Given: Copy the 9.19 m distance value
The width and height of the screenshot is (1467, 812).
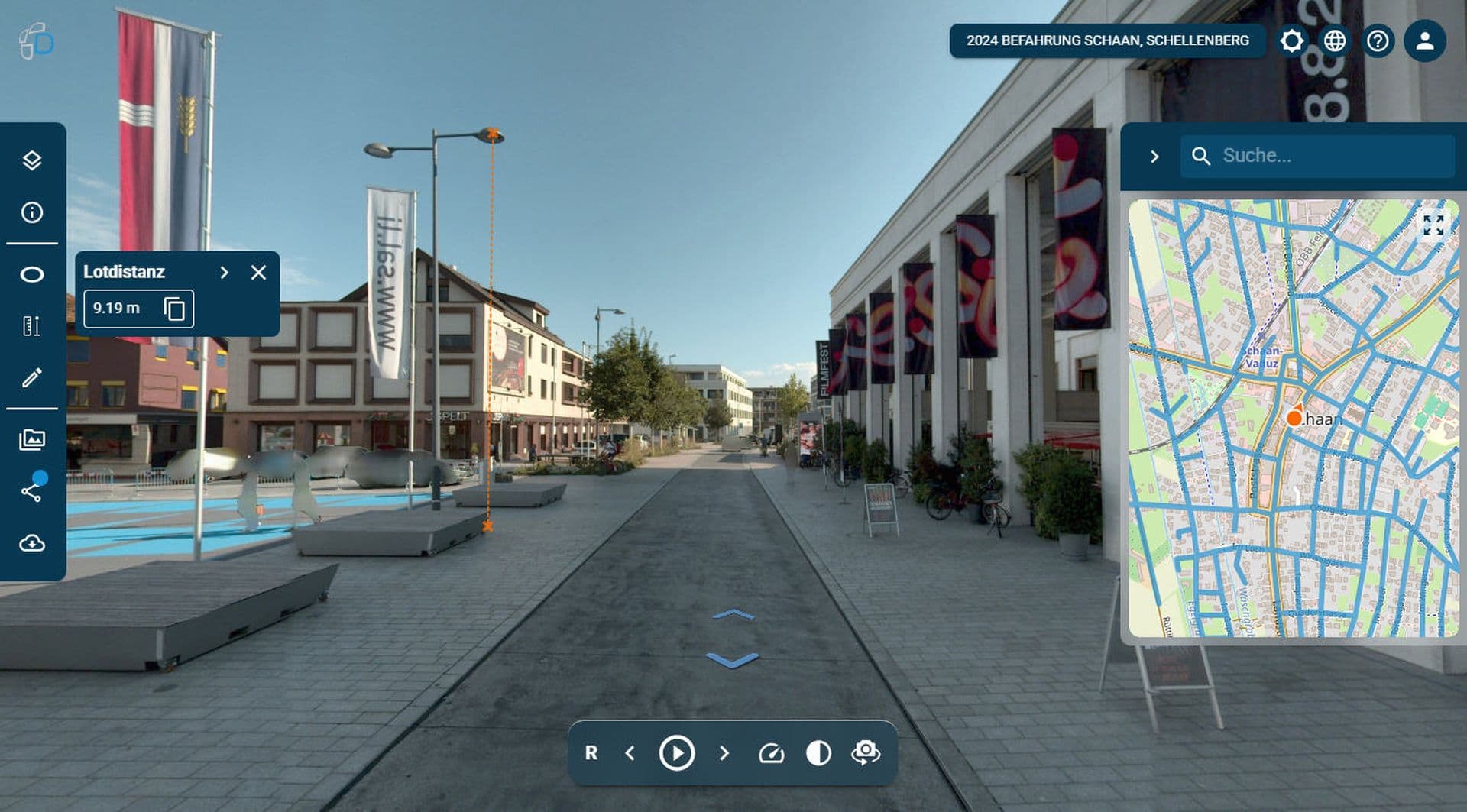Looking at the screenshot, I should click(174, 309).
